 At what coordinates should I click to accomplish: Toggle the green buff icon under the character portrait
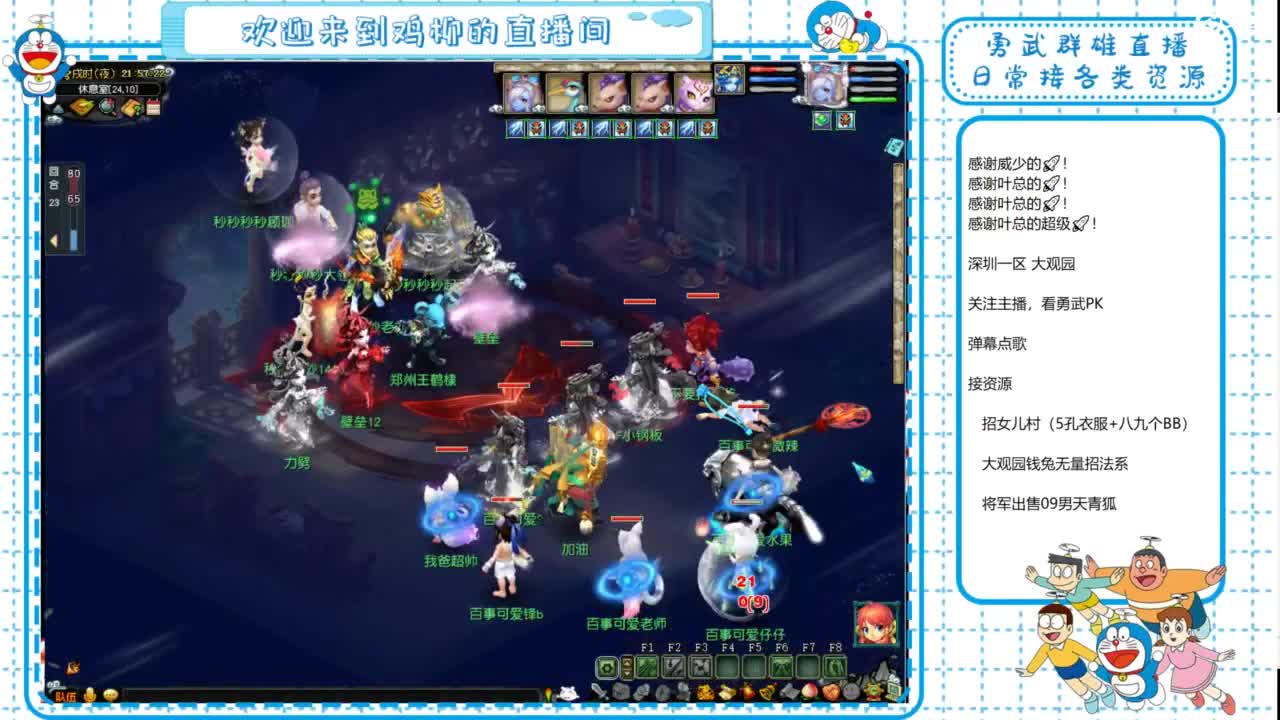click(821, 121)
